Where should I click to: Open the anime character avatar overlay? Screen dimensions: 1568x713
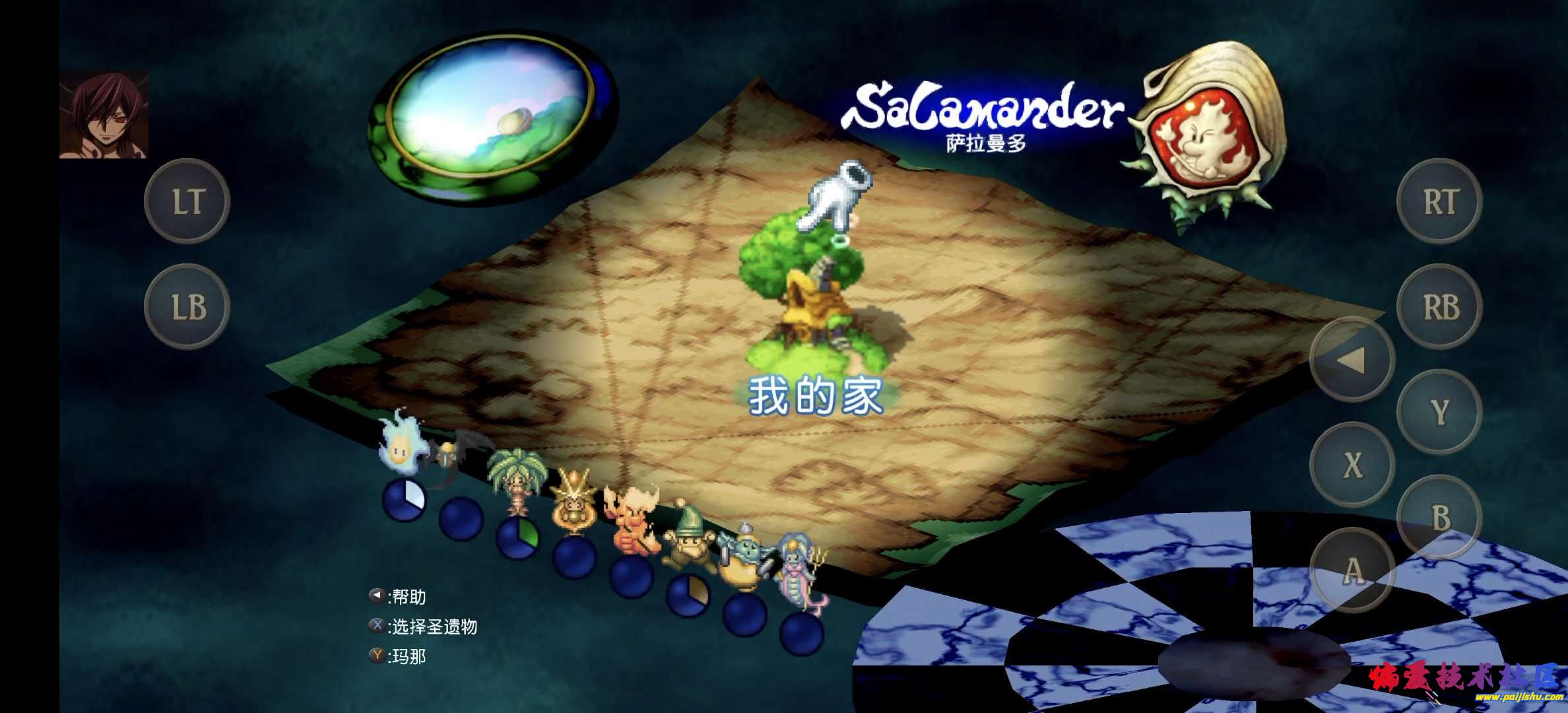point(104,115)
